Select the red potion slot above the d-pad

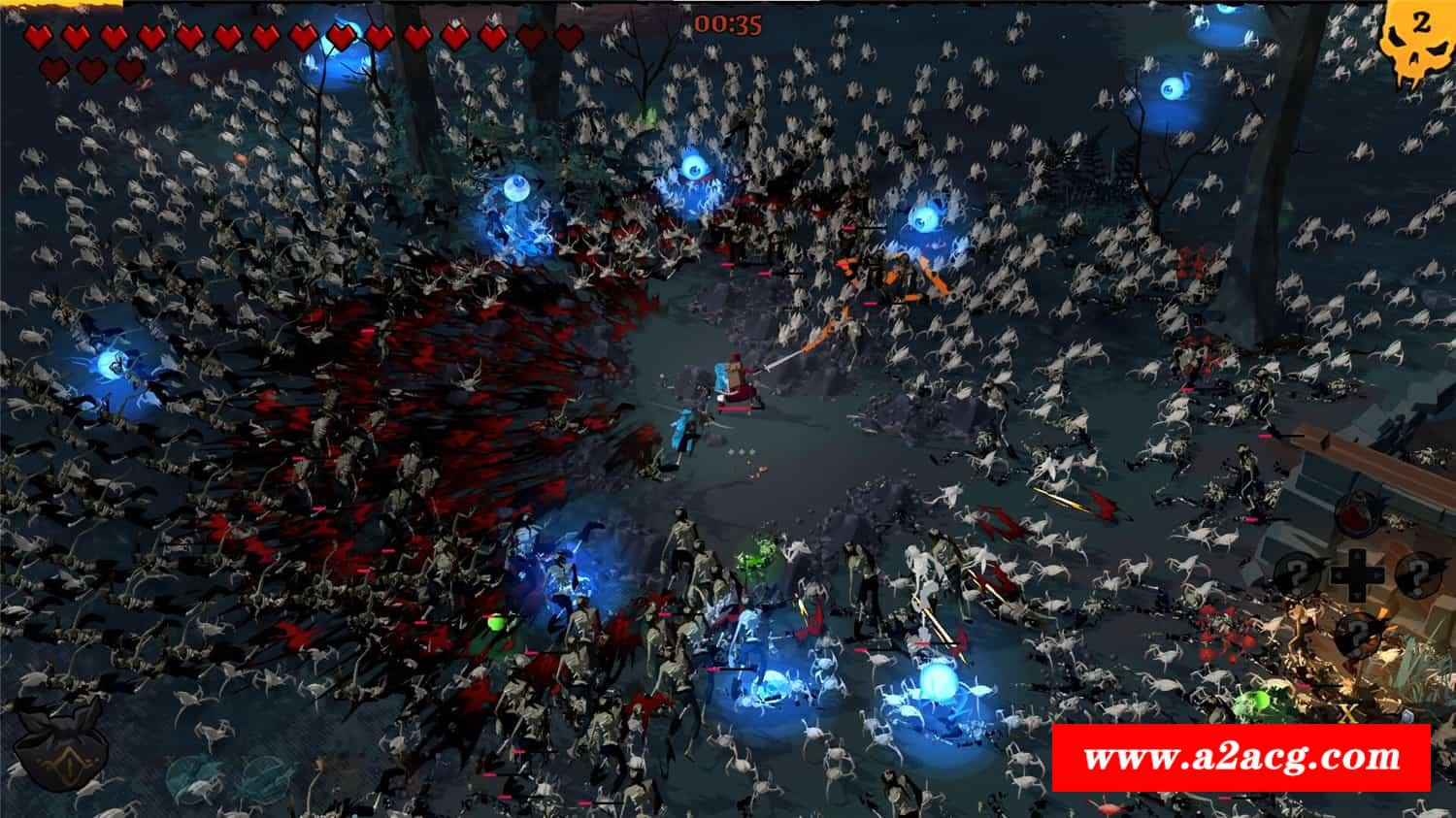1356,515
